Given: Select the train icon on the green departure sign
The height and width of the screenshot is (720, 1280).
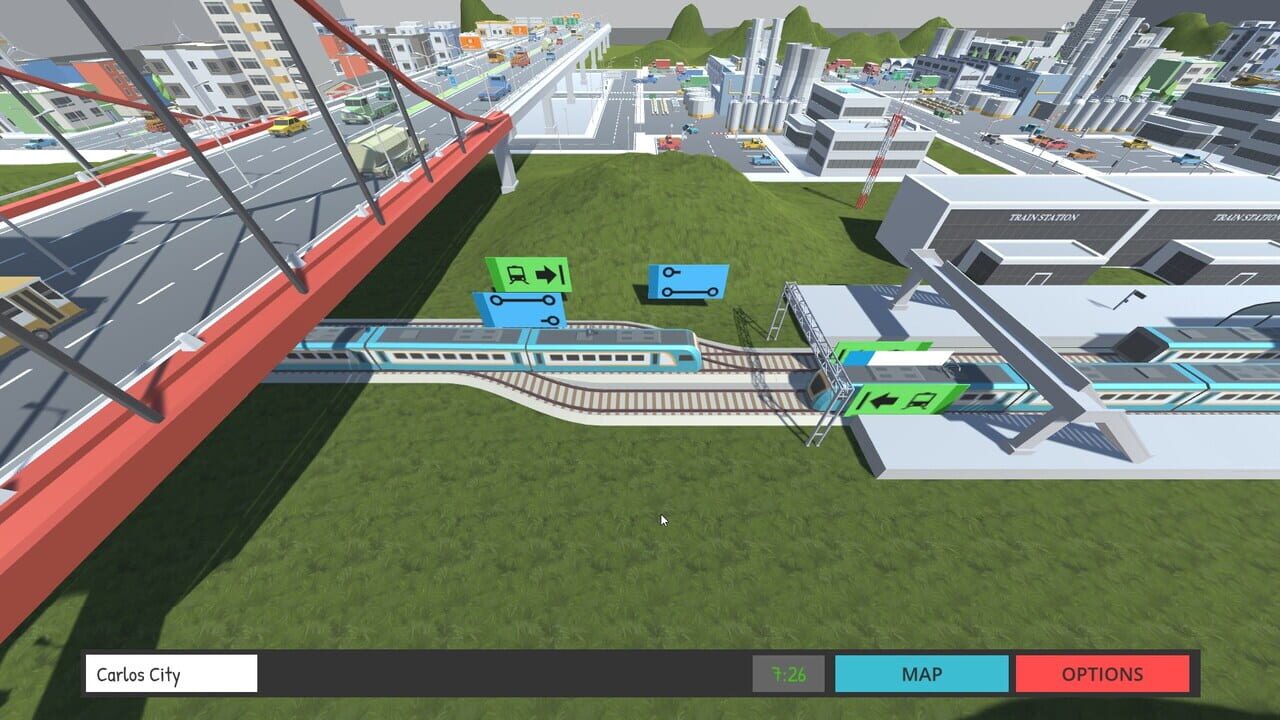Looking at the screenshot, I should [518, 273].
